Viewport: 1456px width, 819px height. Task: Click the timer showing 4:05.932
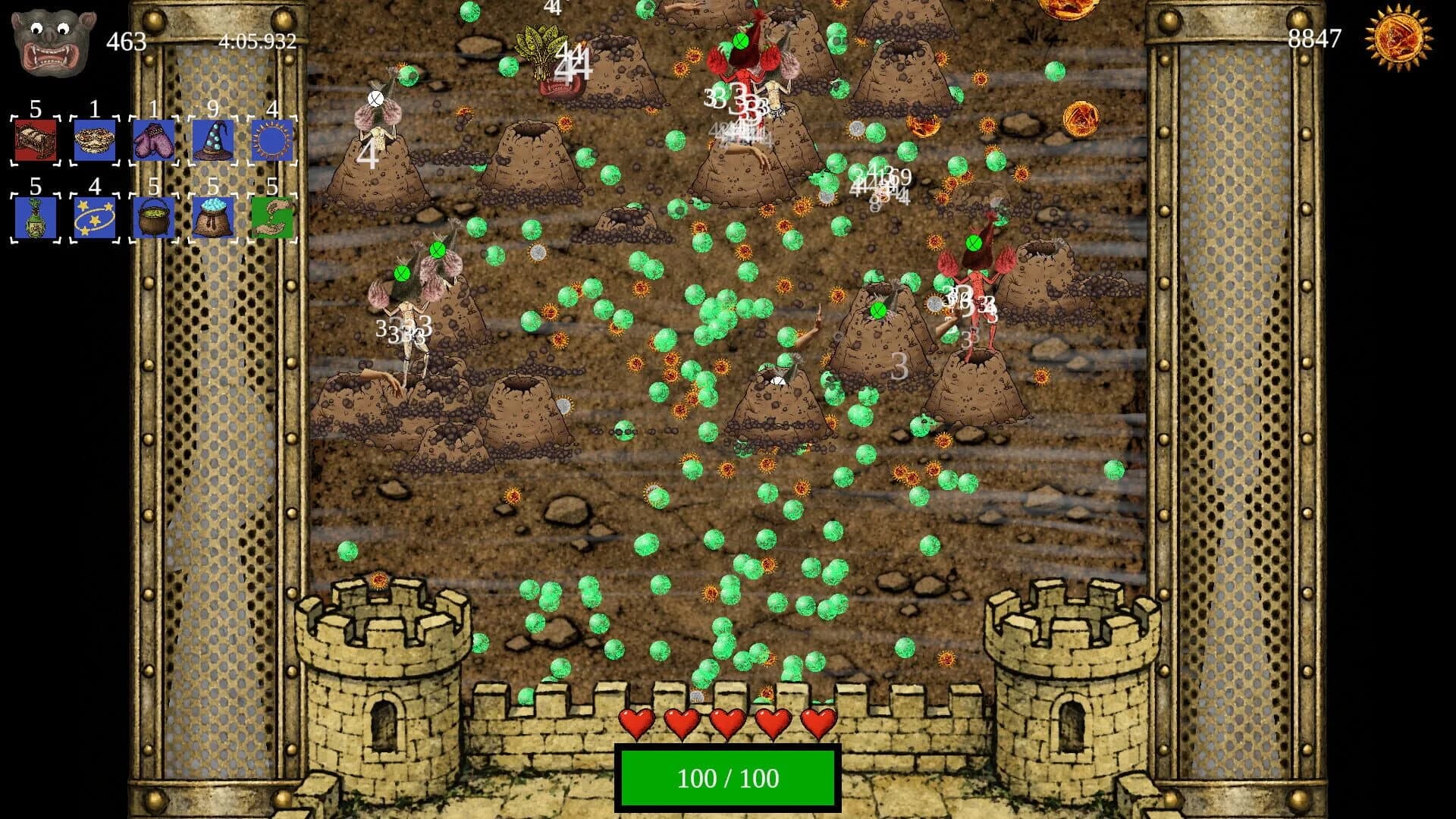(x=256, y=43)
